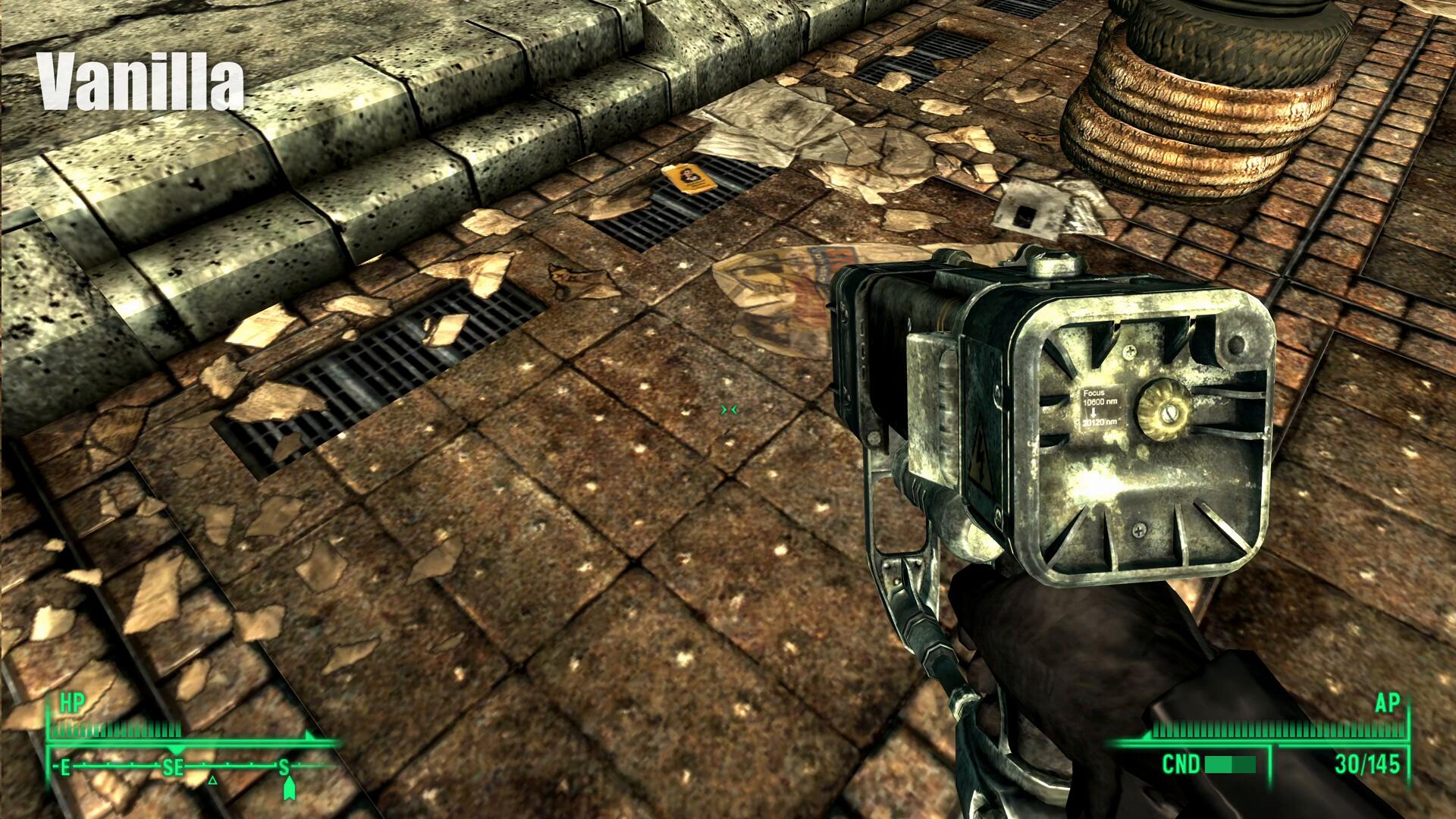Click the hollow triangle location marker on compass
Viewport: 1456px width, 819px height.
(x=213, y=780)
